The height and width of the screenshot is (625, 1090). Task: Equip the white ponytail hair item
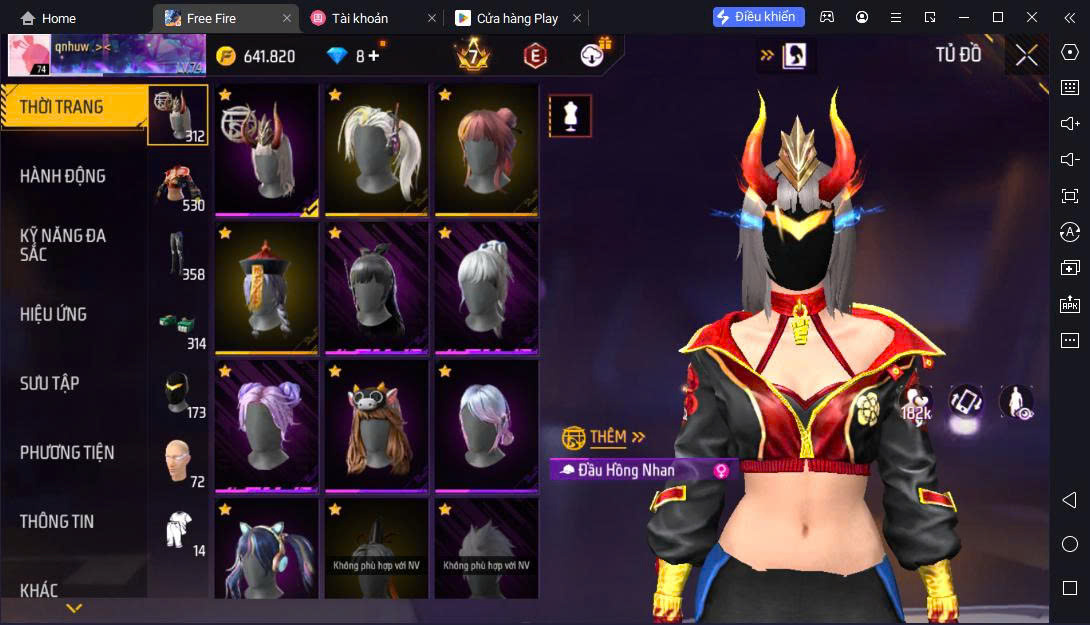click(376, 149)
